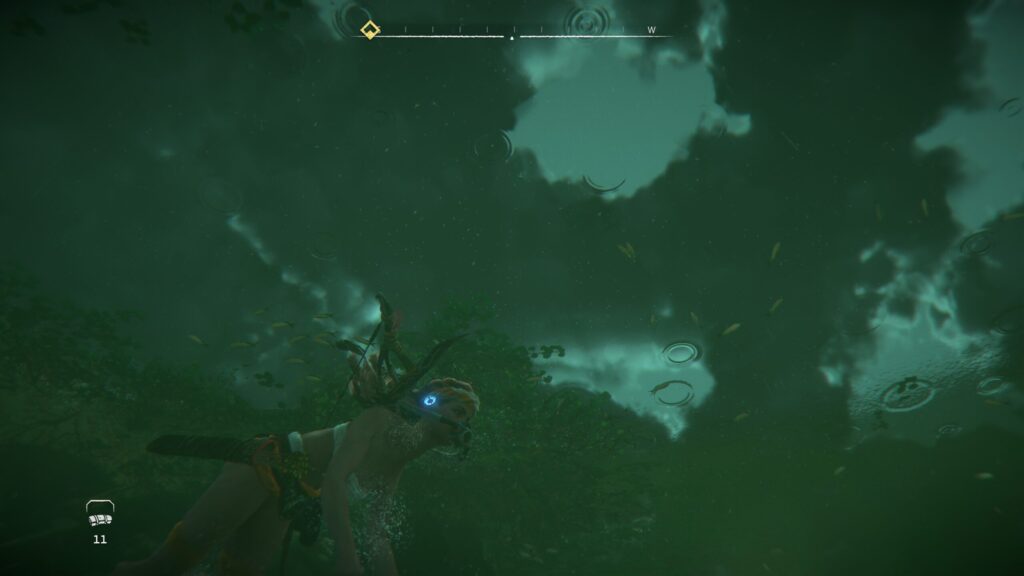Viewport: 1024px width, 576px height.
Task: Use the rolled pouch item slot
Action: pos(99,516)
